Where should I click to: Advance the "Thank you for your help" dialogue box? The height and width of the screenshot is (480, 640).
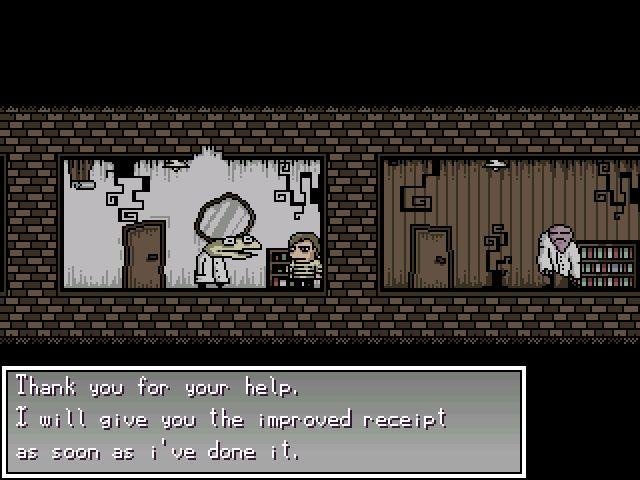tap(264, 420)
